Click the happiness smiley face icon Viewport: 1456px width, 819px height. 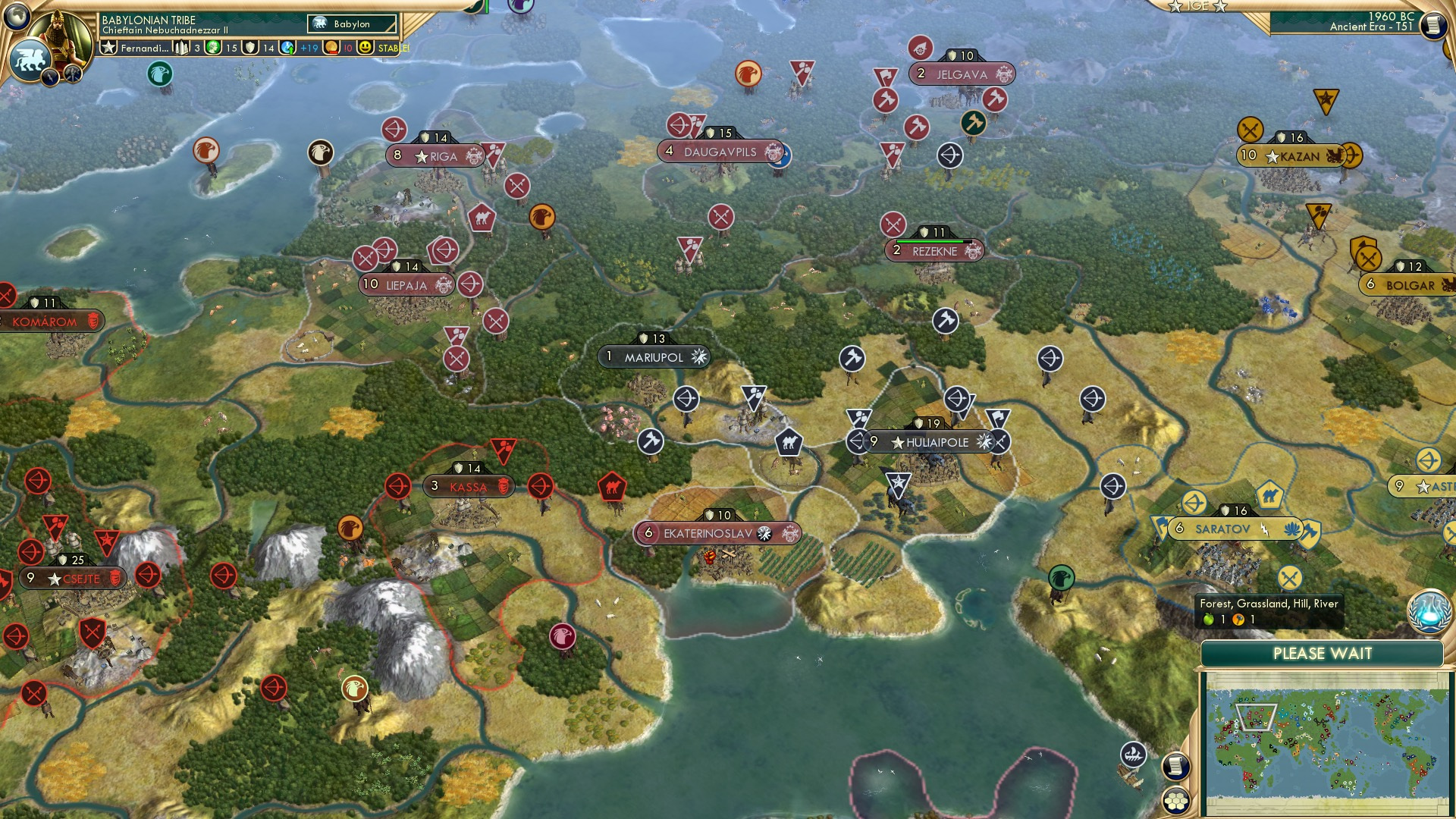(366, 48)
